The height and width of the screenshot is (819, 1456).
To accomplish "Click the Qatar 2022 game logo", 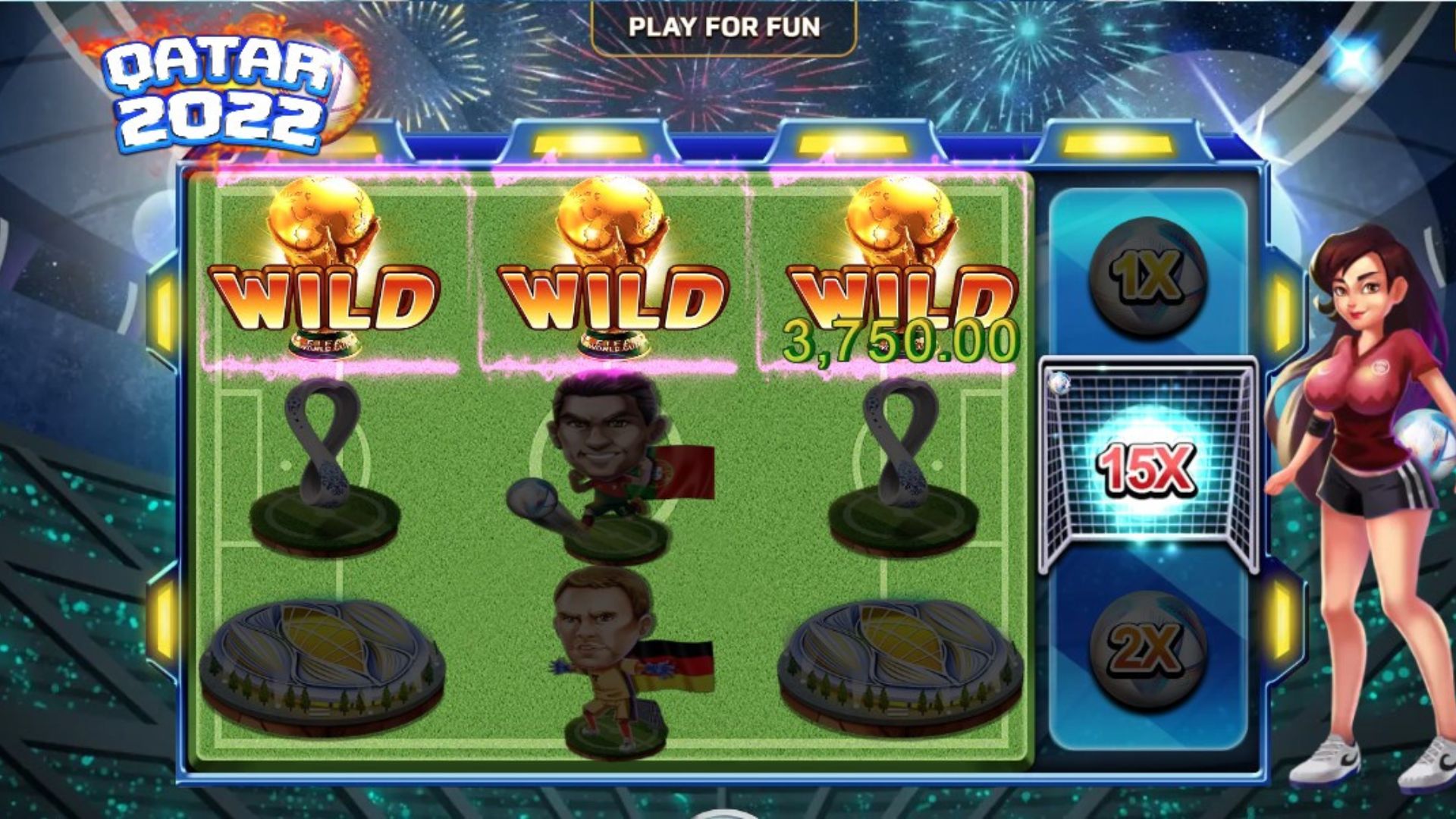I will [220, 95].
